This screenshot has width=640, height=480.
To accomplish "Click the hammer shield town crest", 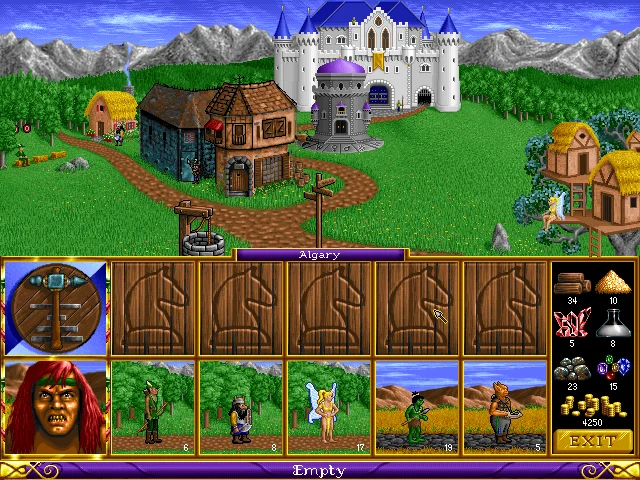I will [56, 308].
